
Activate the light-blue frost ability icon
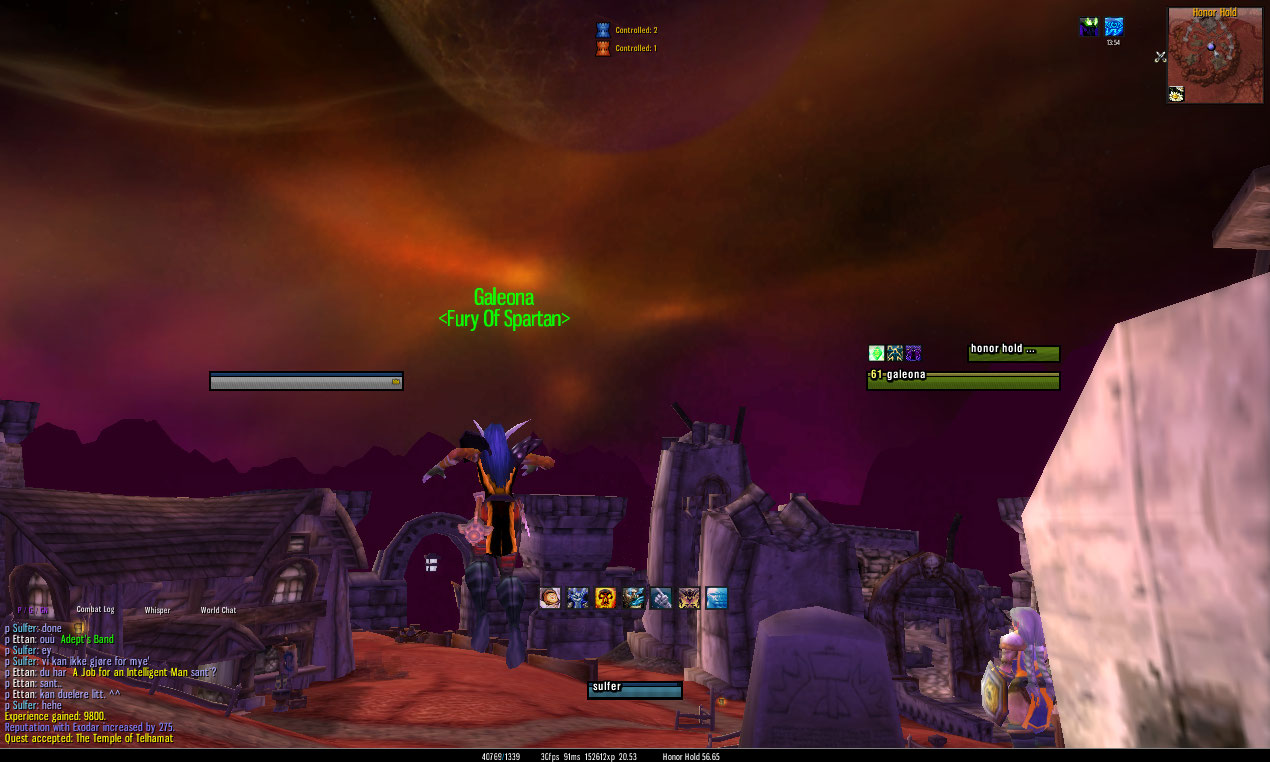coord(716,598)
